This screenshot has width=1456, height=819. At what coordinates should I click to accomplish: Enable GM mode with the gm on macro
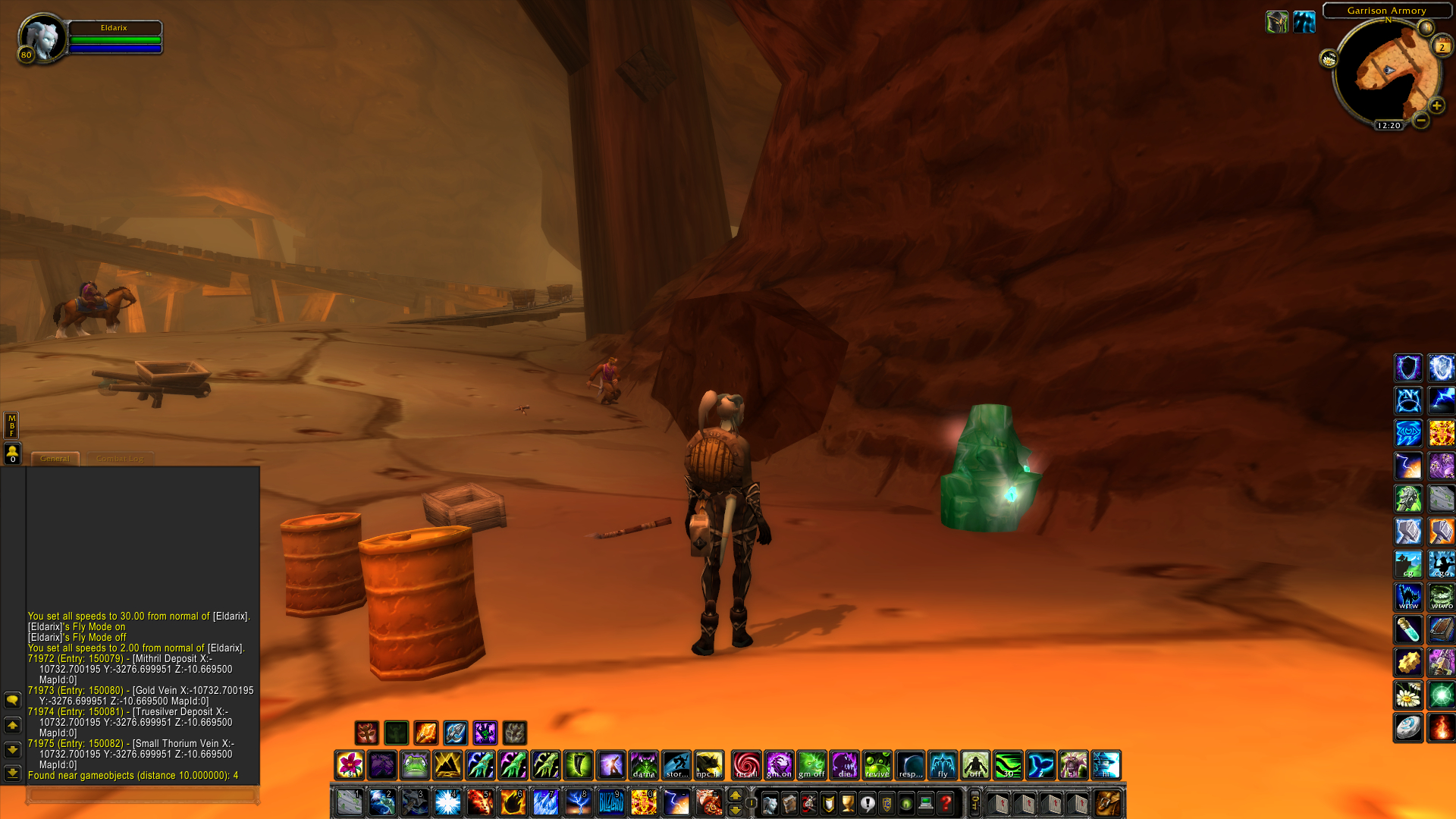[x=779, y=764]
